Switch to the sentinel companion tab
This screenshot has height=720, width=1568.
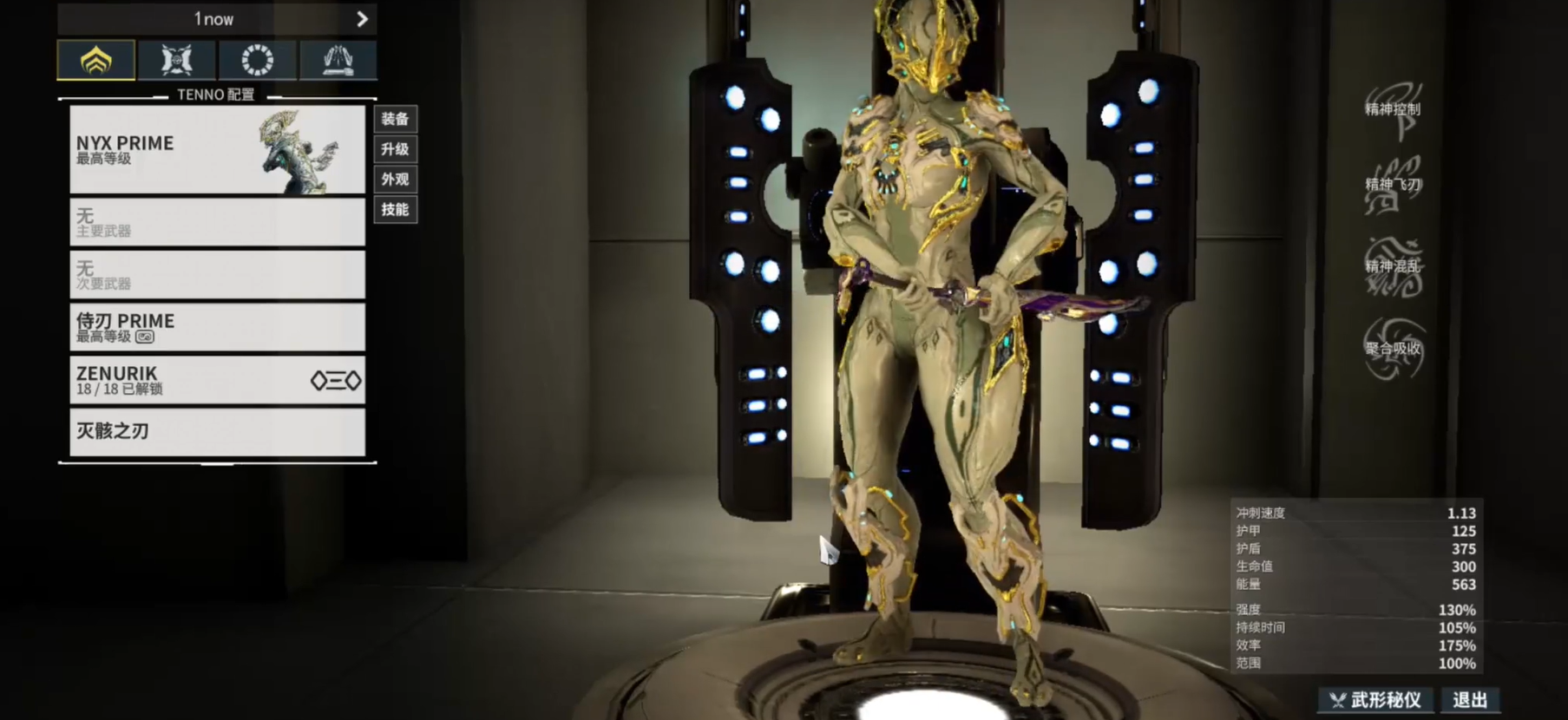(x=176, y=60)
